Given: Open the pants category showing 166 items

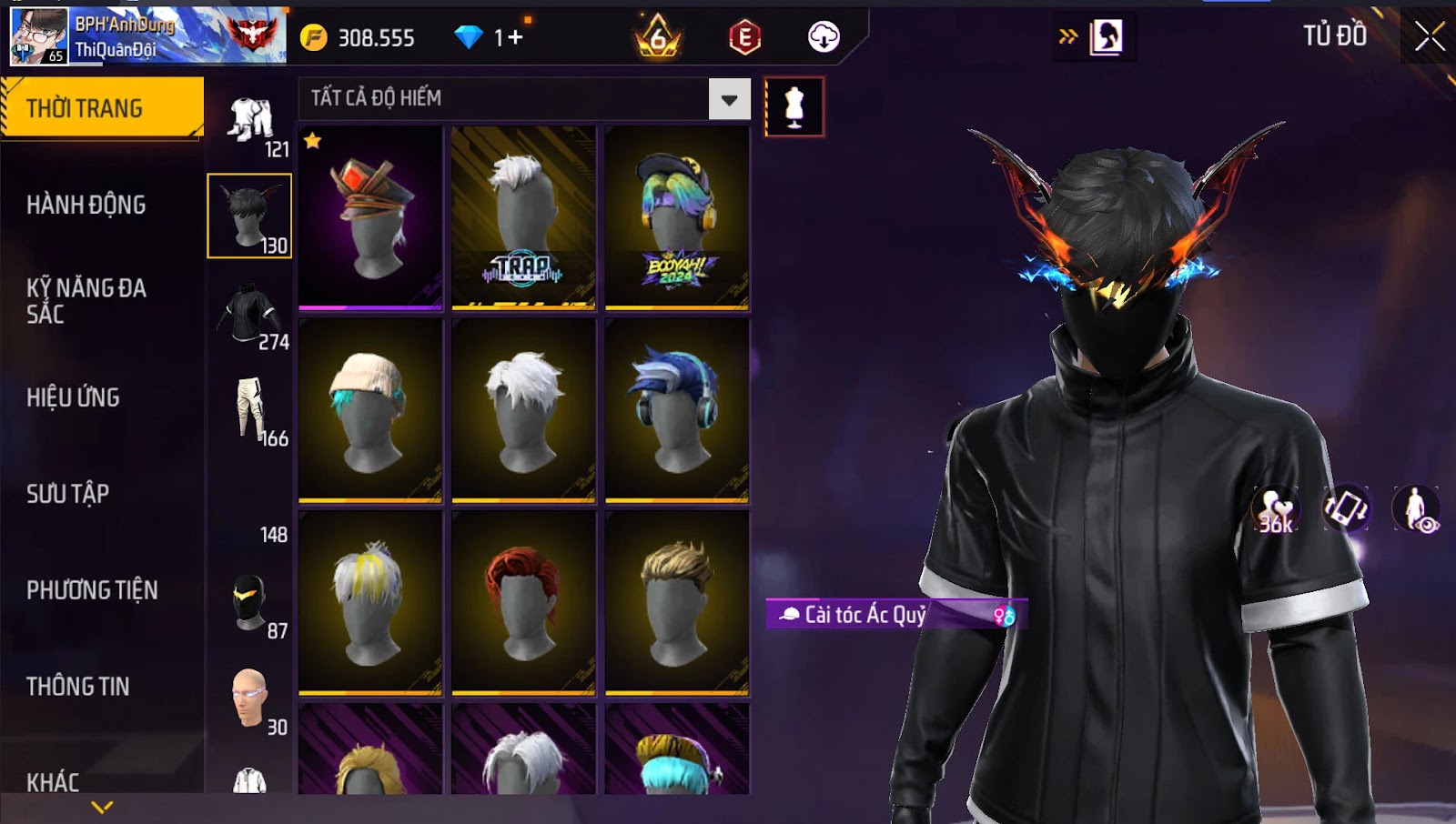Looking at the screenshot, I should coord(250,411).
